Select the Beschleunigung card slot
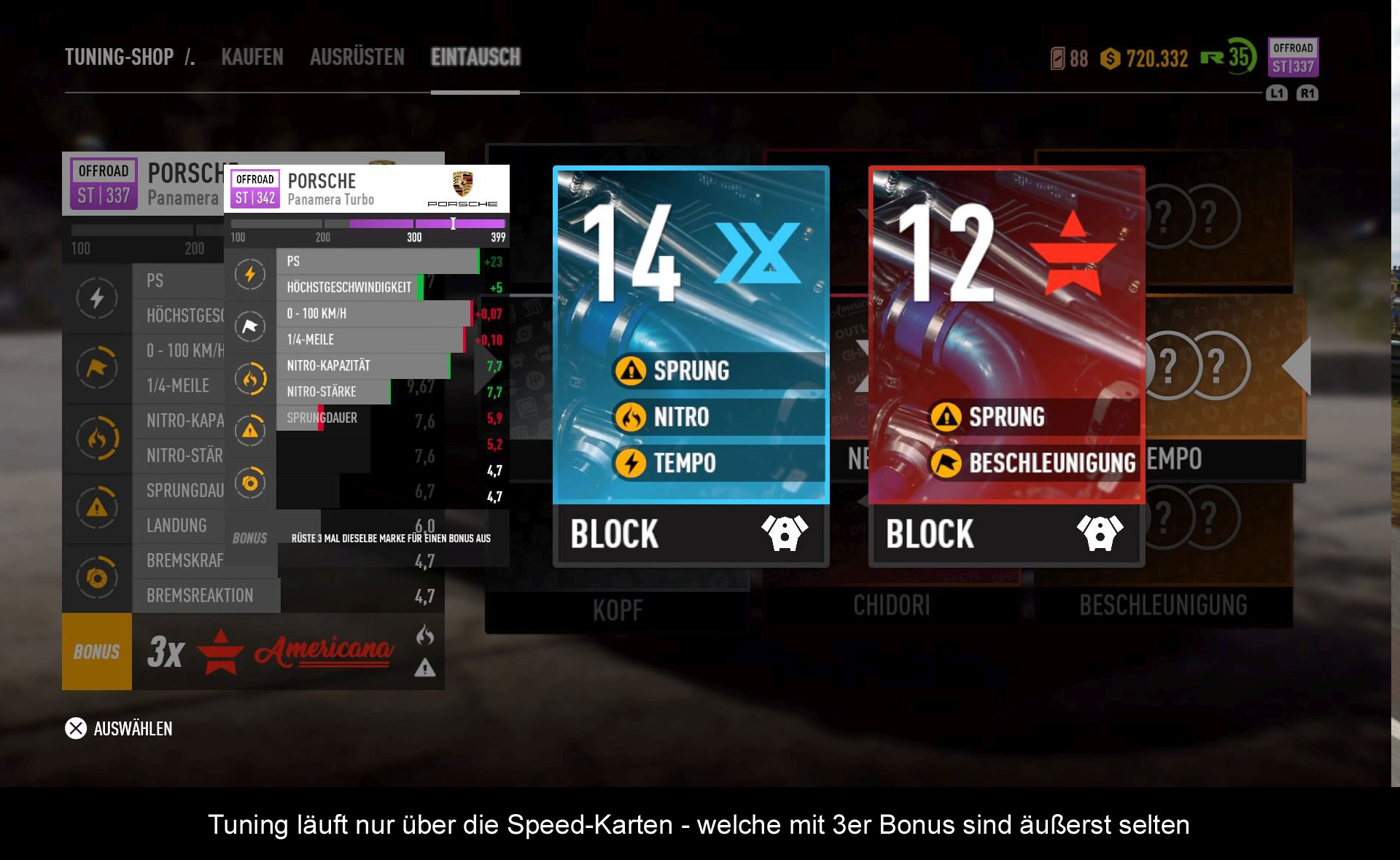1400x860 pixels. [x=1163, y=605]
